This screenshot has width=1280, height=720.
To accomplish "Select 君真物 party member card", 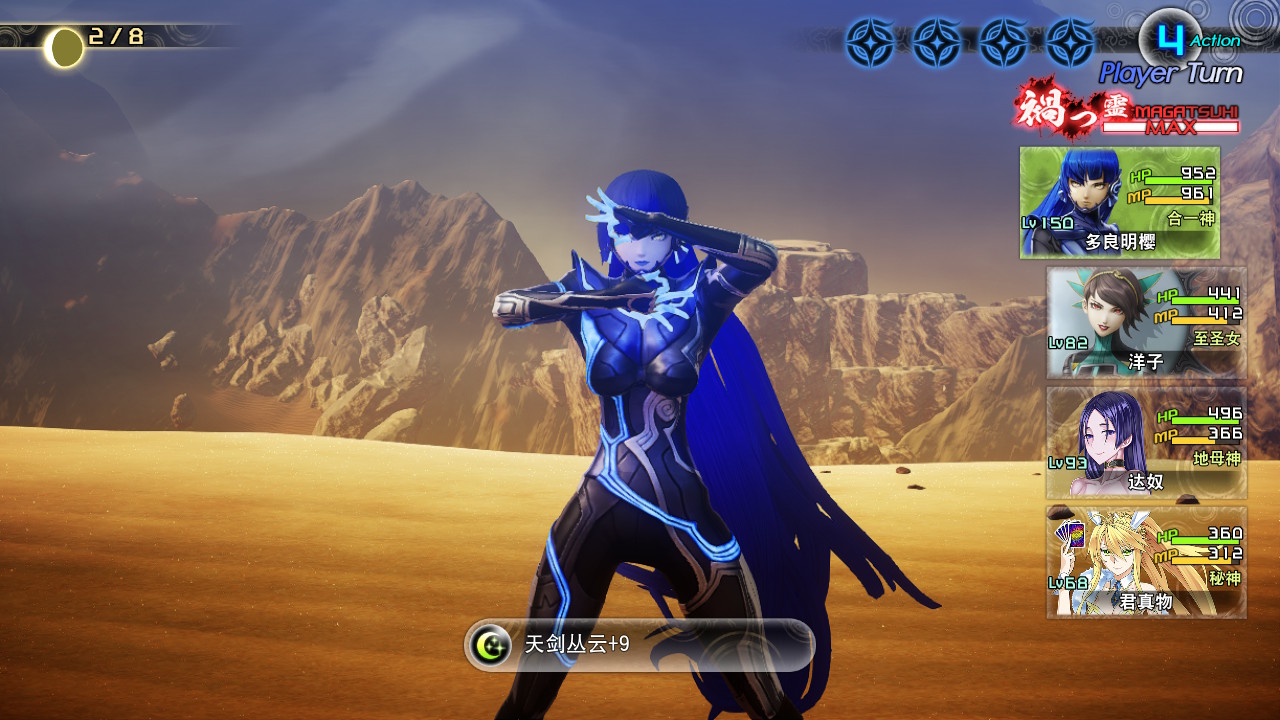I will click(x=1146, y=562).
